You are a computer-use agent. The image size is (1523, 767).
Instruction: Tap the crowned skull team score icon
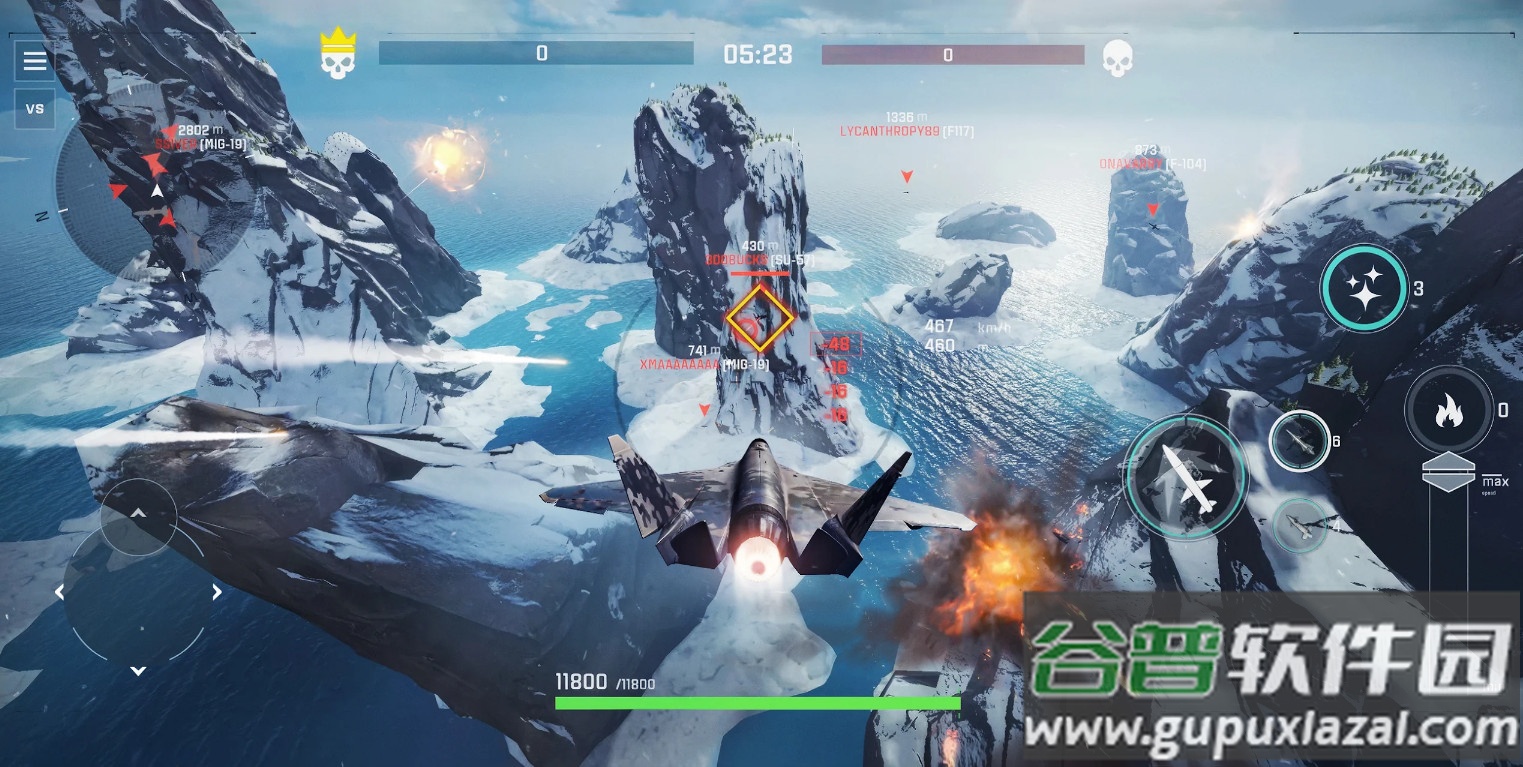pos(339,52)
